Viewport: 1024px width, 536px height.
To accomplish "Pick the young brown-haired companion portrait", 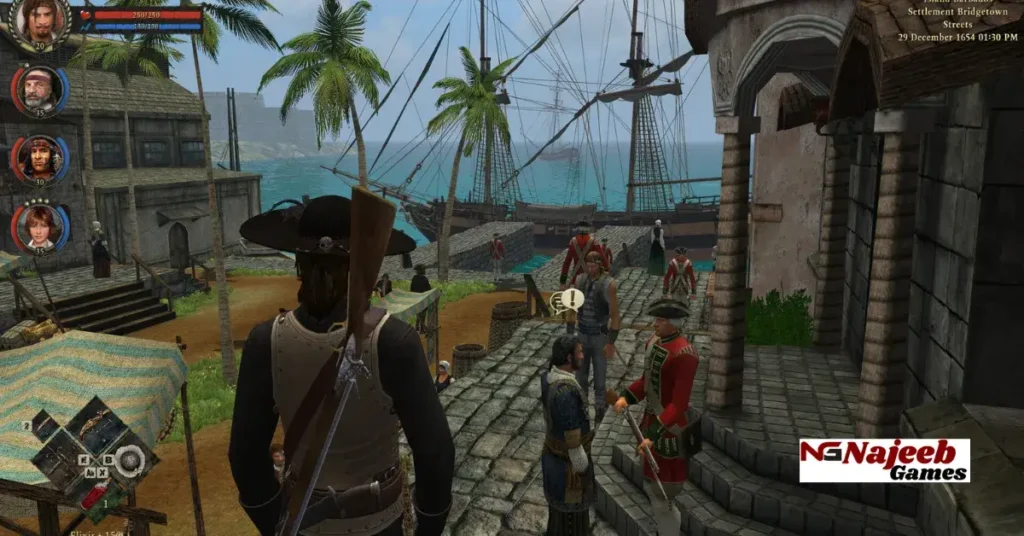I will 39,226.
